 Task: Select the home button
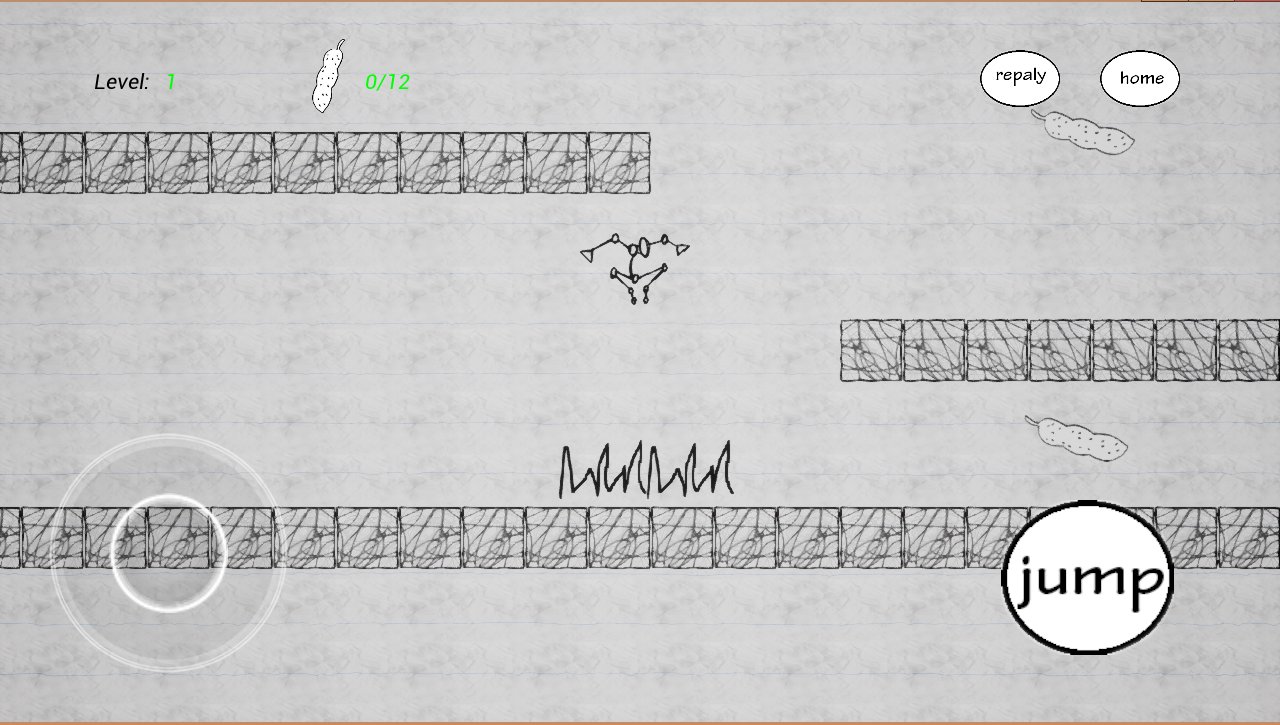click(x=1140, y=77)
